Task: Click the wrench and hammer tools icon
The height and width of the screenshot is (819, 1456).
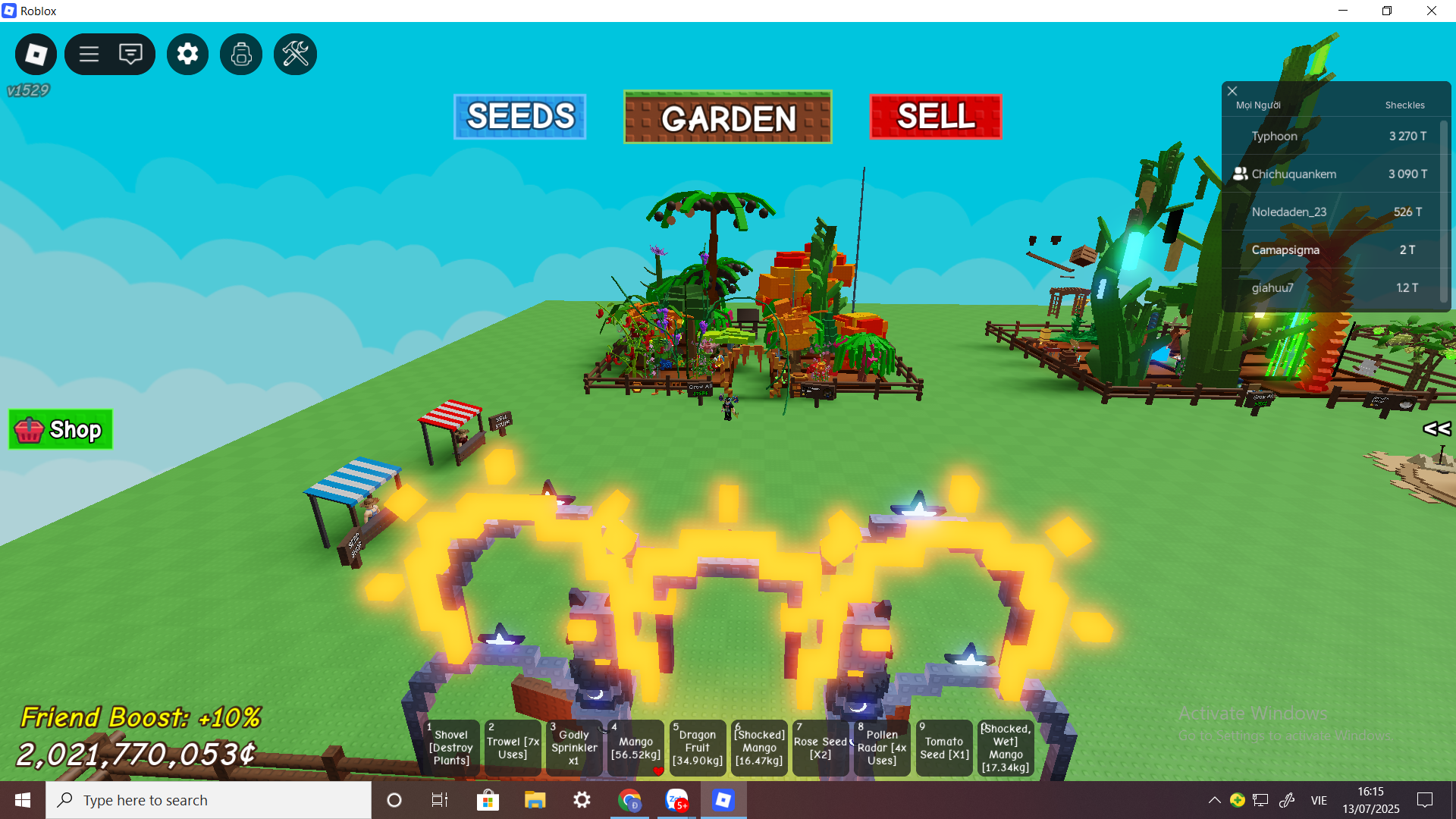Action: (x=295, y=54)
